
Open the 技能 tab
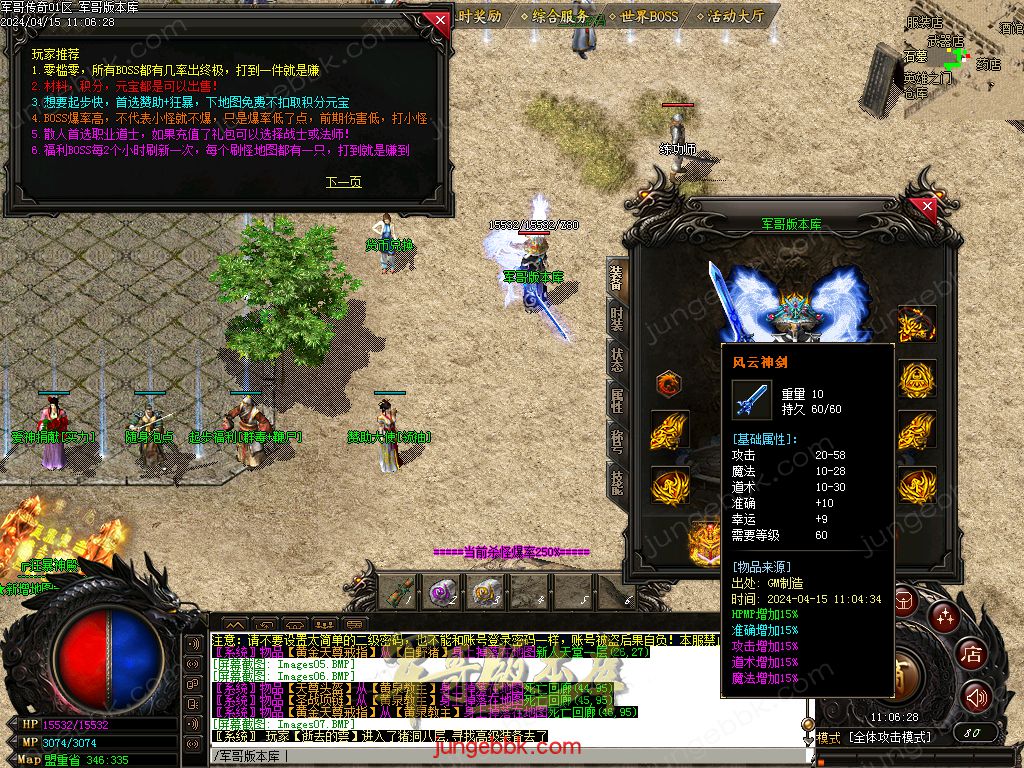[617, 481]
